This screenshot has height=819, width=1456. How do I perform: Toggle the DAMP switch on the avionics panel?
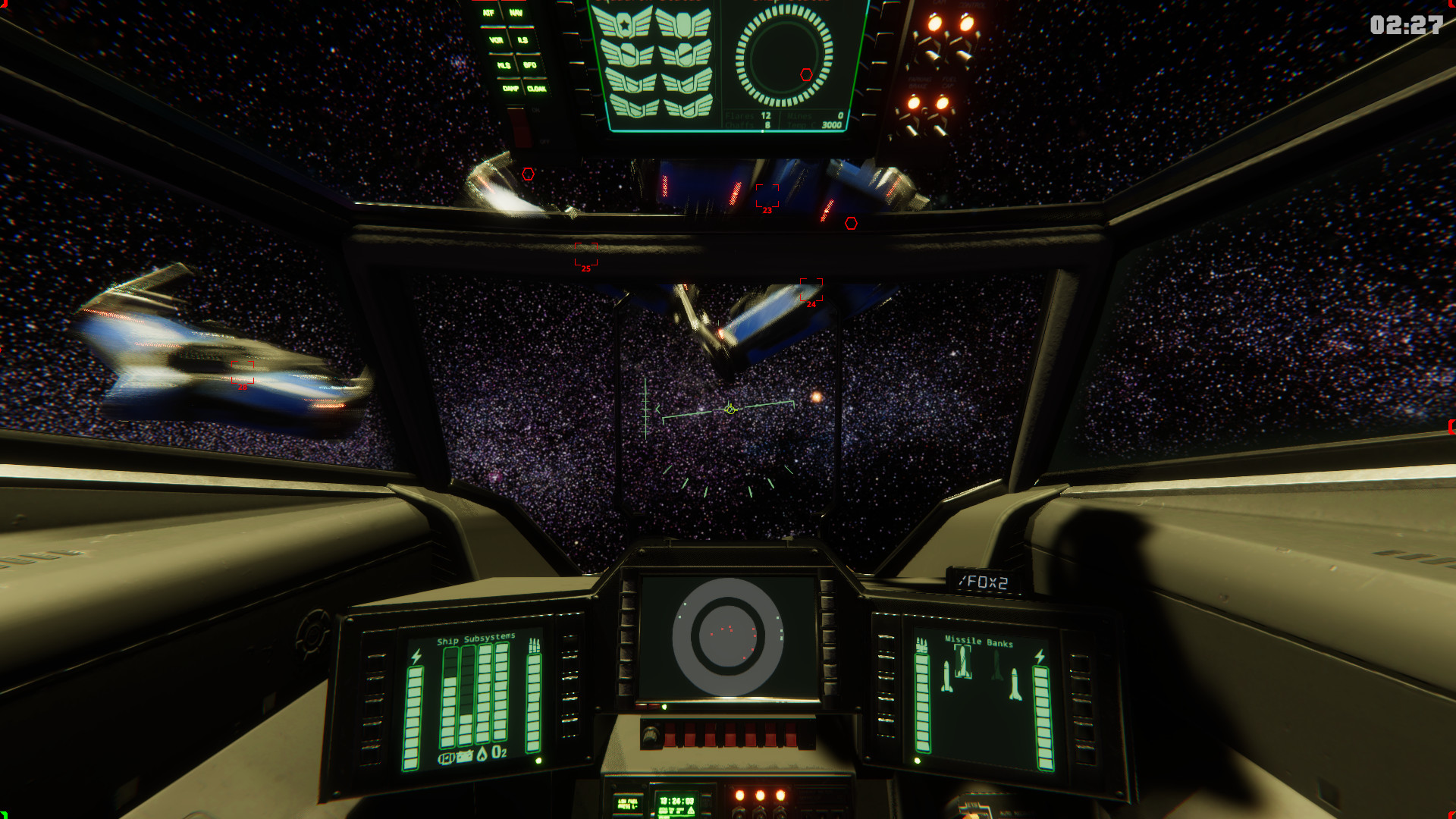click(x=510, y=89)
